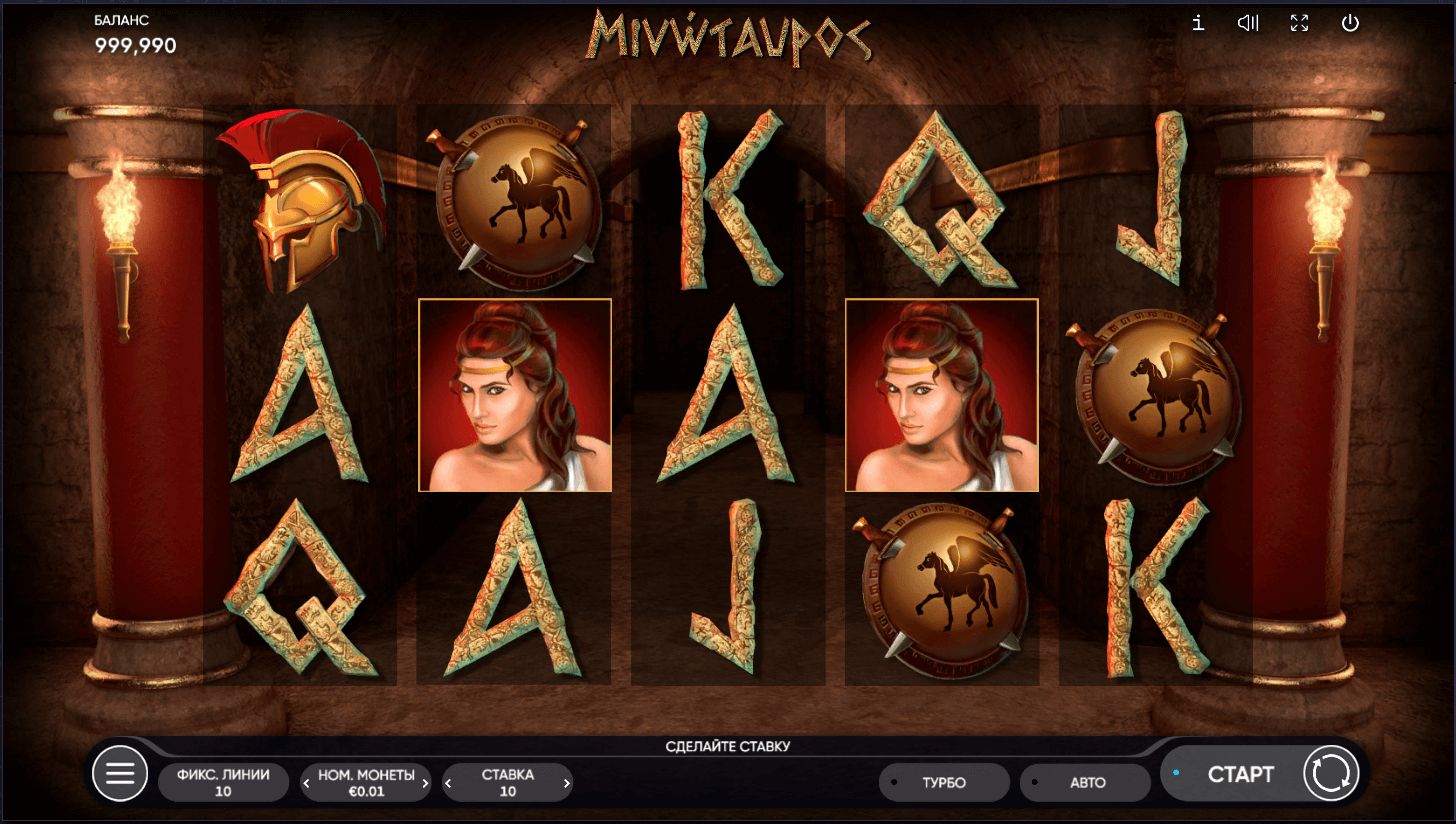
Task: Exit the game with power icon
Action: pyautogui.click(x=1350, y=23)
